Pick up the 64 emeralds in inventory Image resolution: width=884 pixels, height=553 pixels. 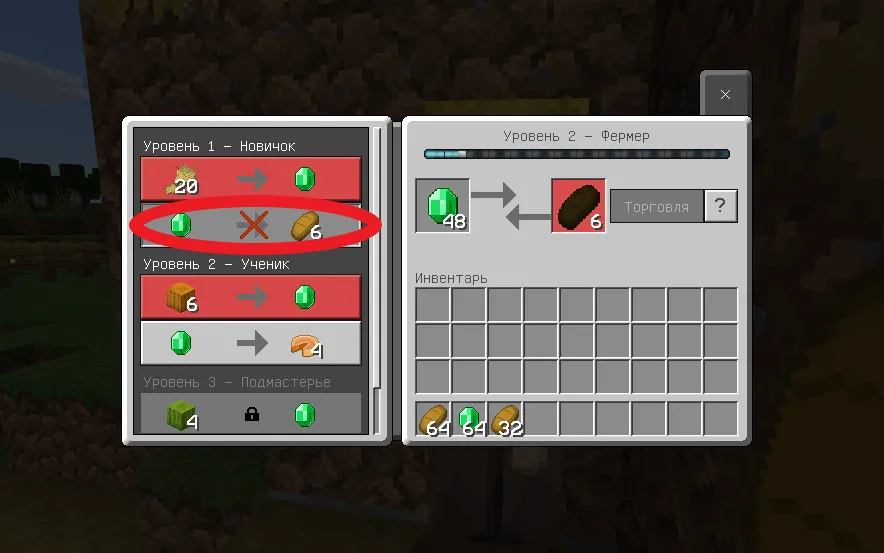pos(469,418)
